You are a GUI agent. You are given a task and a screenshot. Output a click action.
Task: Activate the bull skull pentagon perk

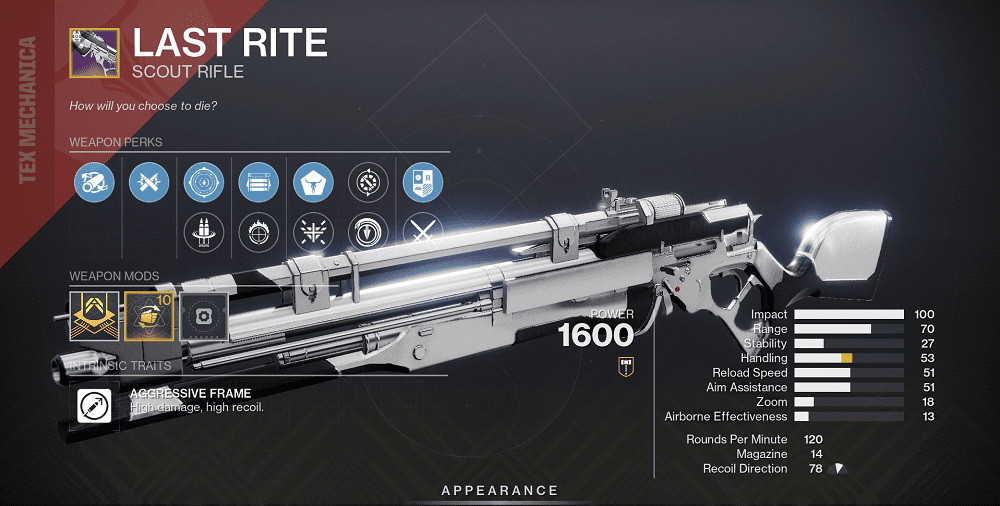(313, 183)
